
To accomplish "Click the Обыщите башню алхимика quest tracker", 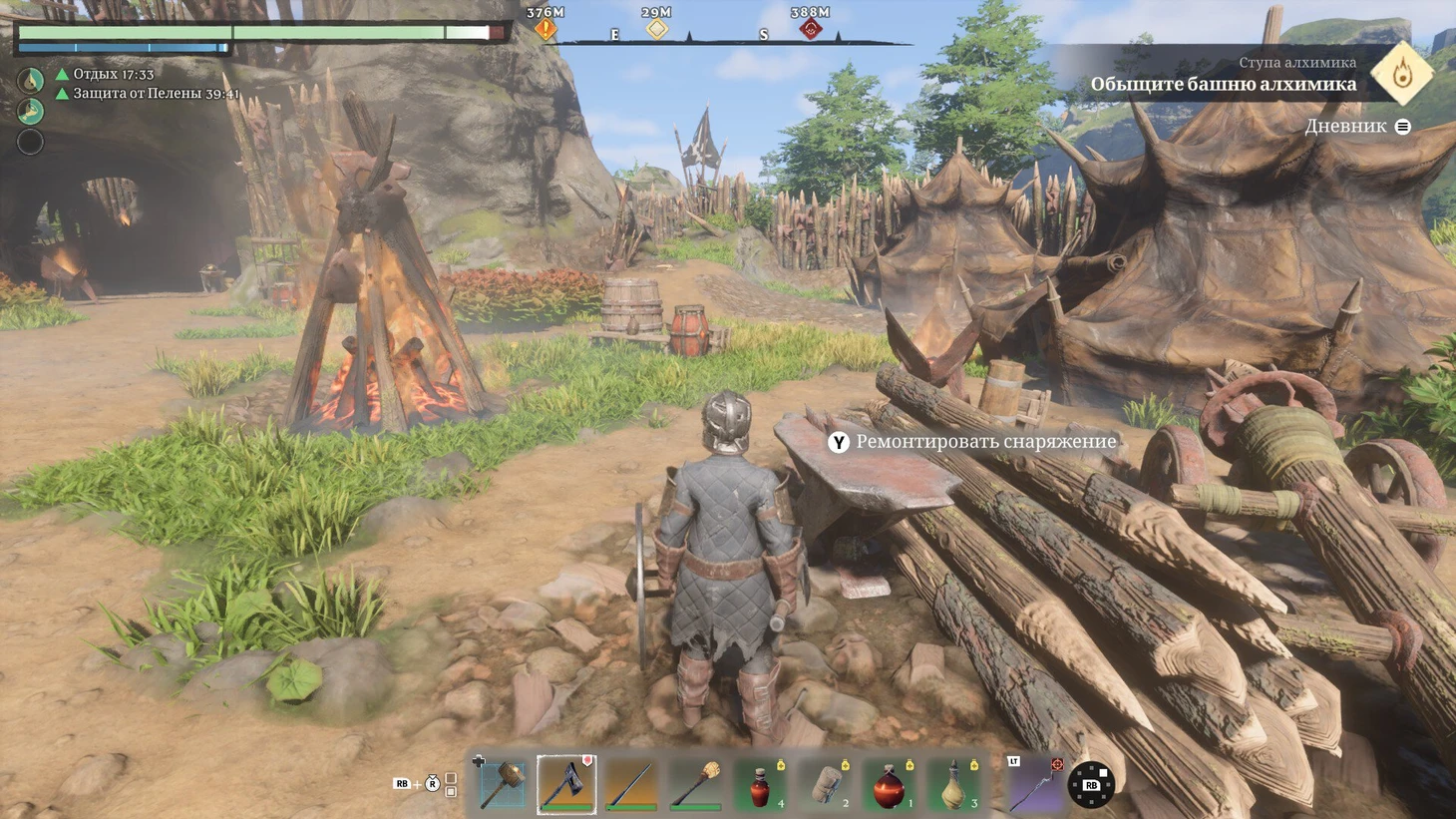I will pyautogui.click(x=1223, y=84).
